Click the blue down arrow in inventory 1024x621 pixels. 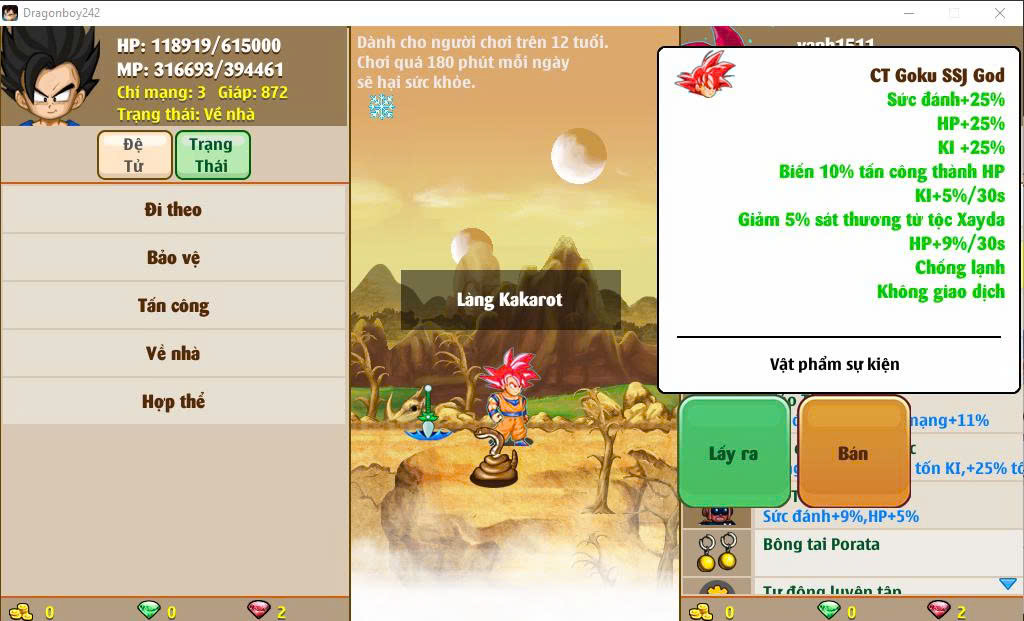[x=1007, y=584]
